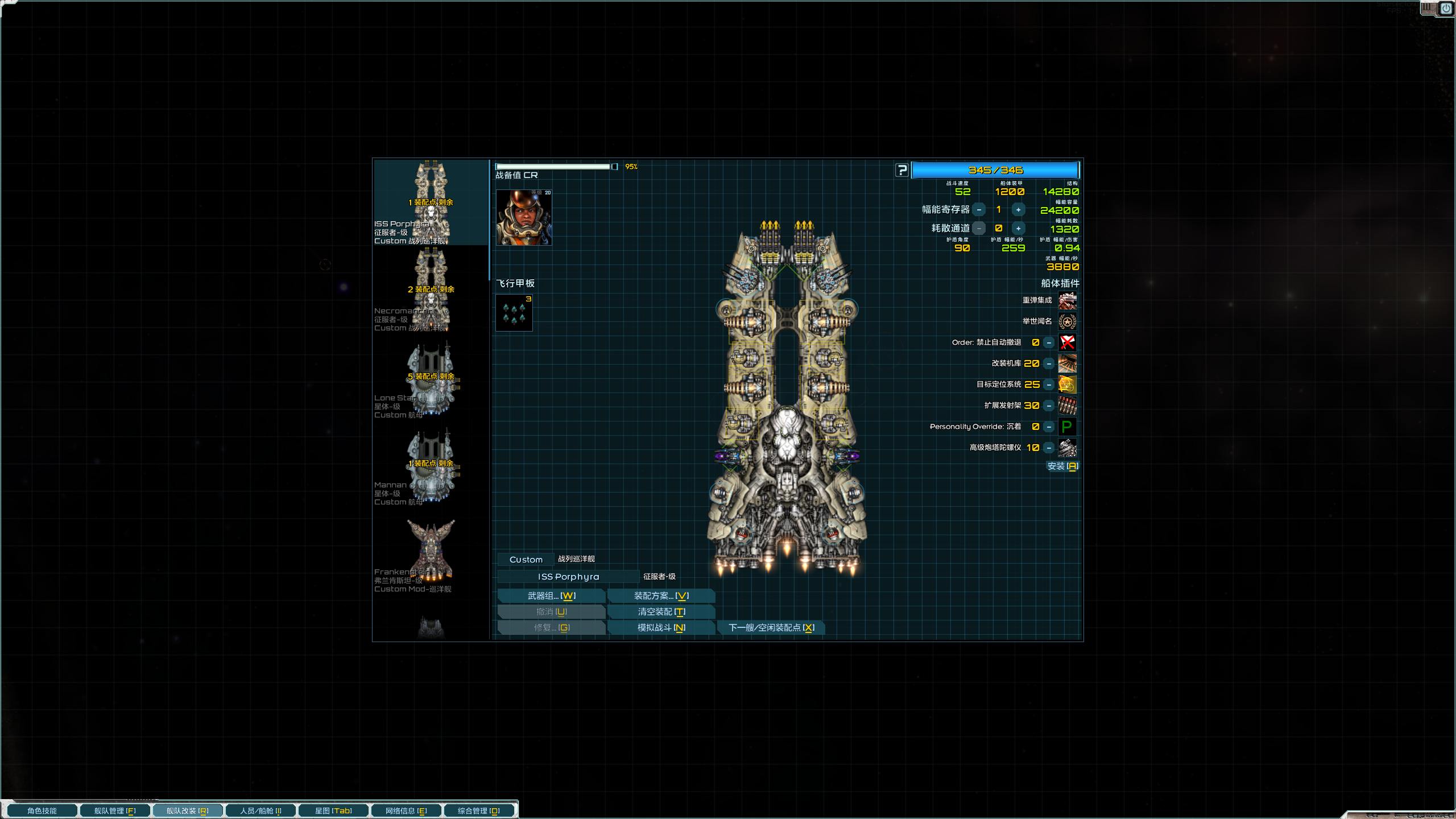Switch to the character skills tab

coord(42,810)
